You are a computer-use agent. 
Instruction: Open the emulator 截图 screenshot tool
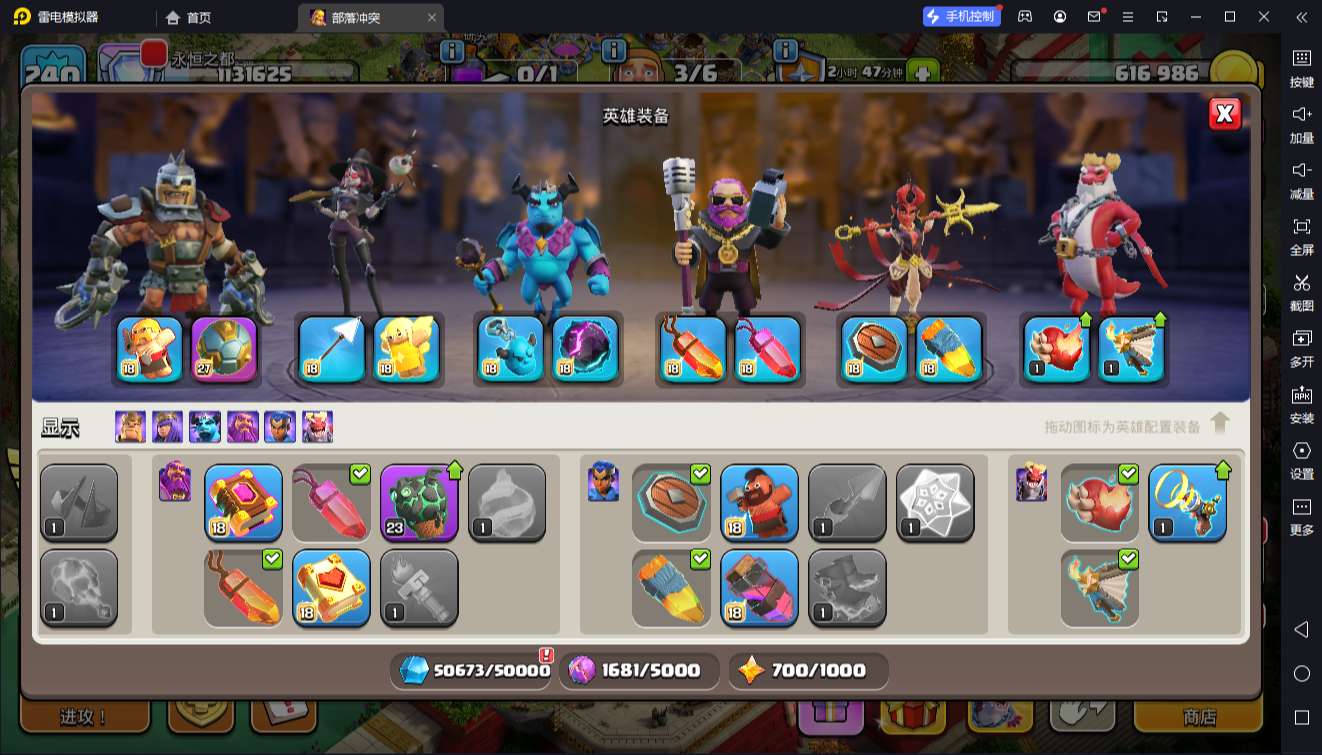(1301, 291)
